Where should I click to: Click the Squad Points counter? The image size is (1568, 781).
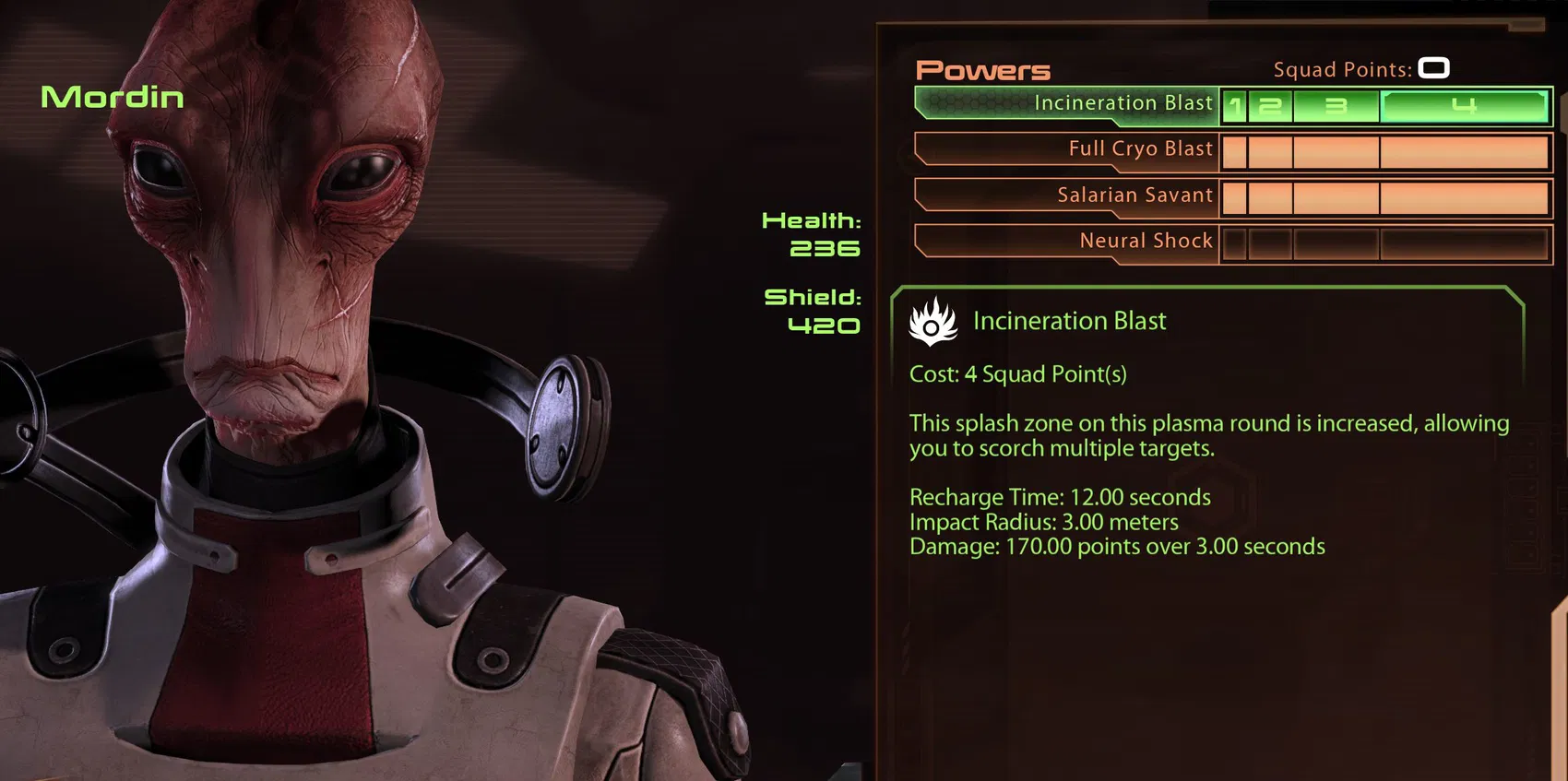tap(1432, 68)
